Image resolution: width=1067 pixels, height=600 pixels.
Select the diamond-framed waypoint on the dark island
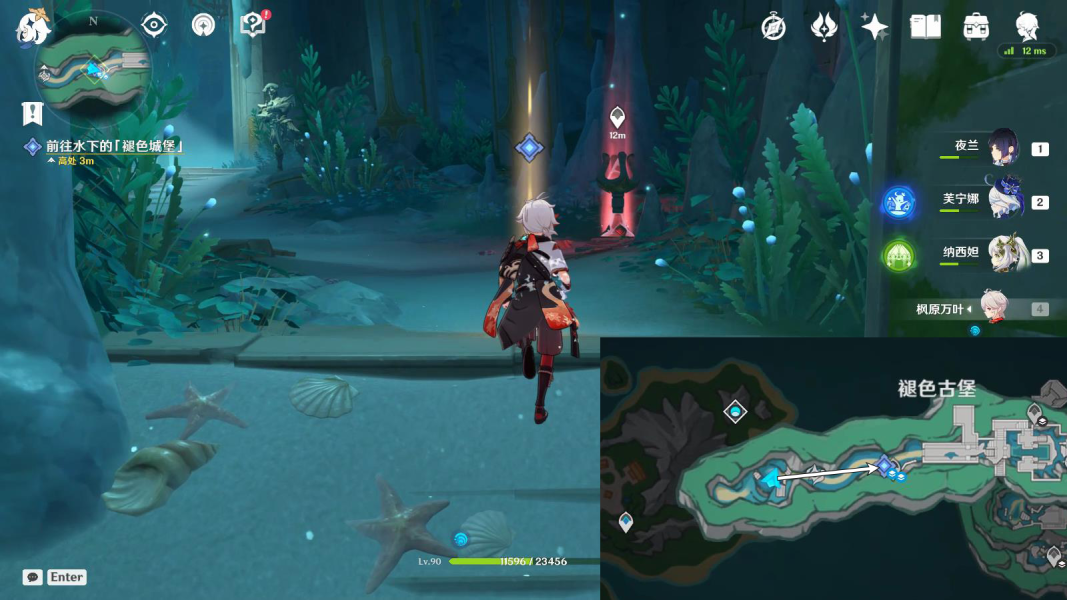(x=735, y=411)
